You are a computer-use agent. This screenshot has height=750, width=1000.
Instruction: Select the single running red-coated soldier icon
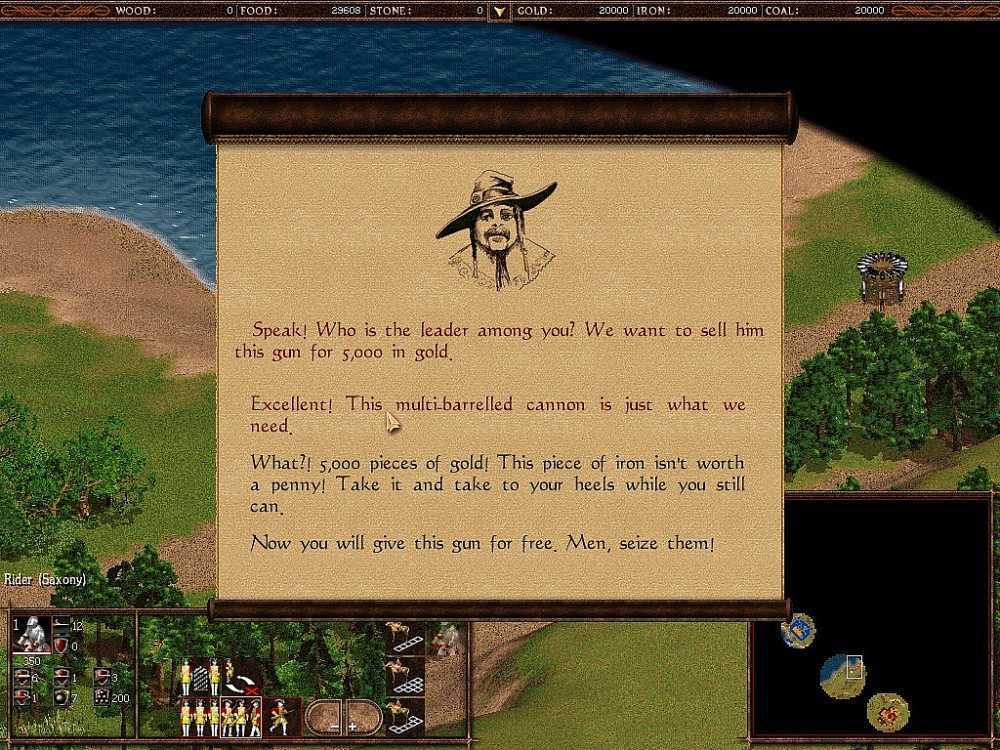280,715
